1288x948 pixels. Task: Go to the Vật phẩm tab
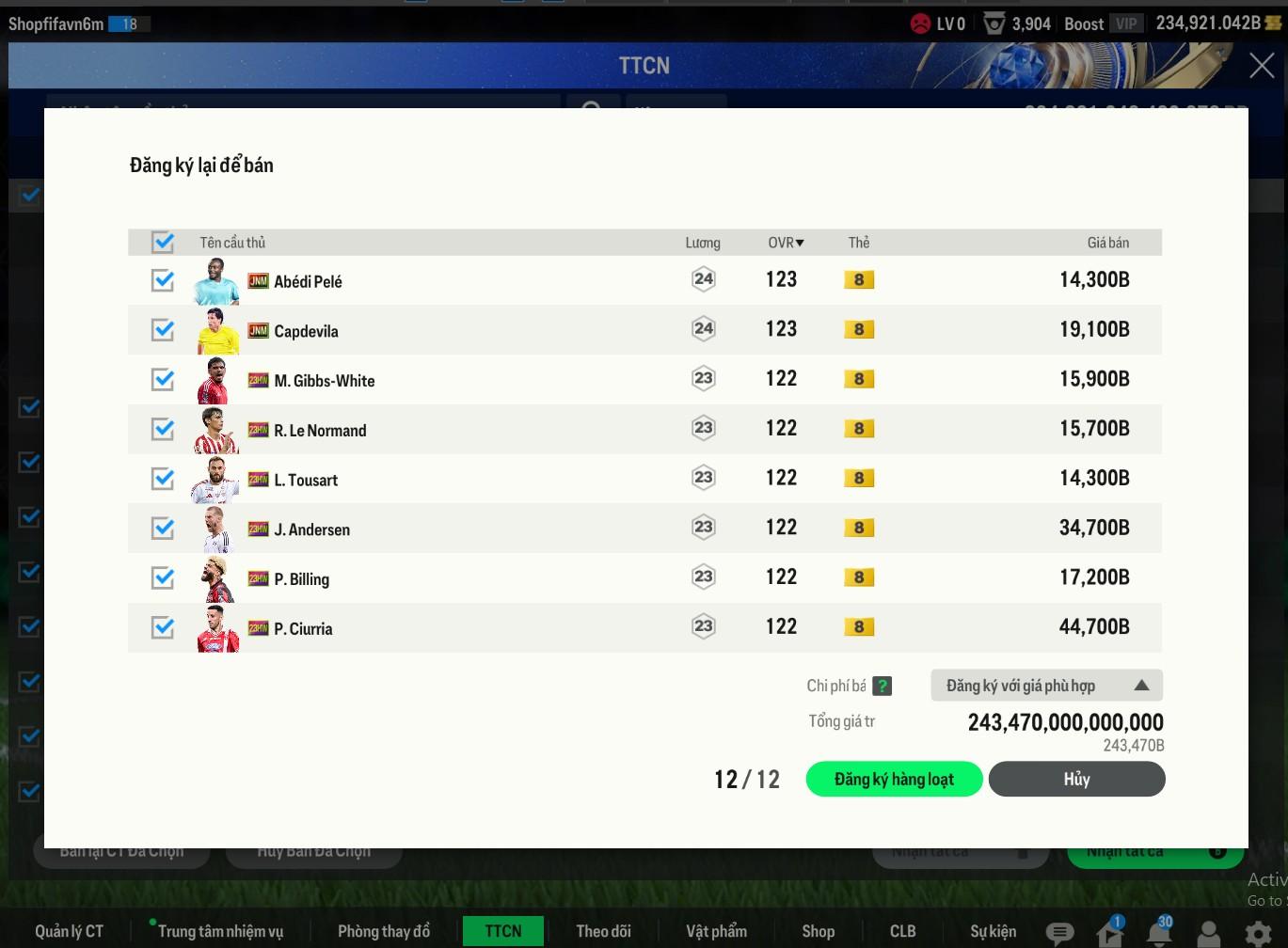(x=716, y=931)
